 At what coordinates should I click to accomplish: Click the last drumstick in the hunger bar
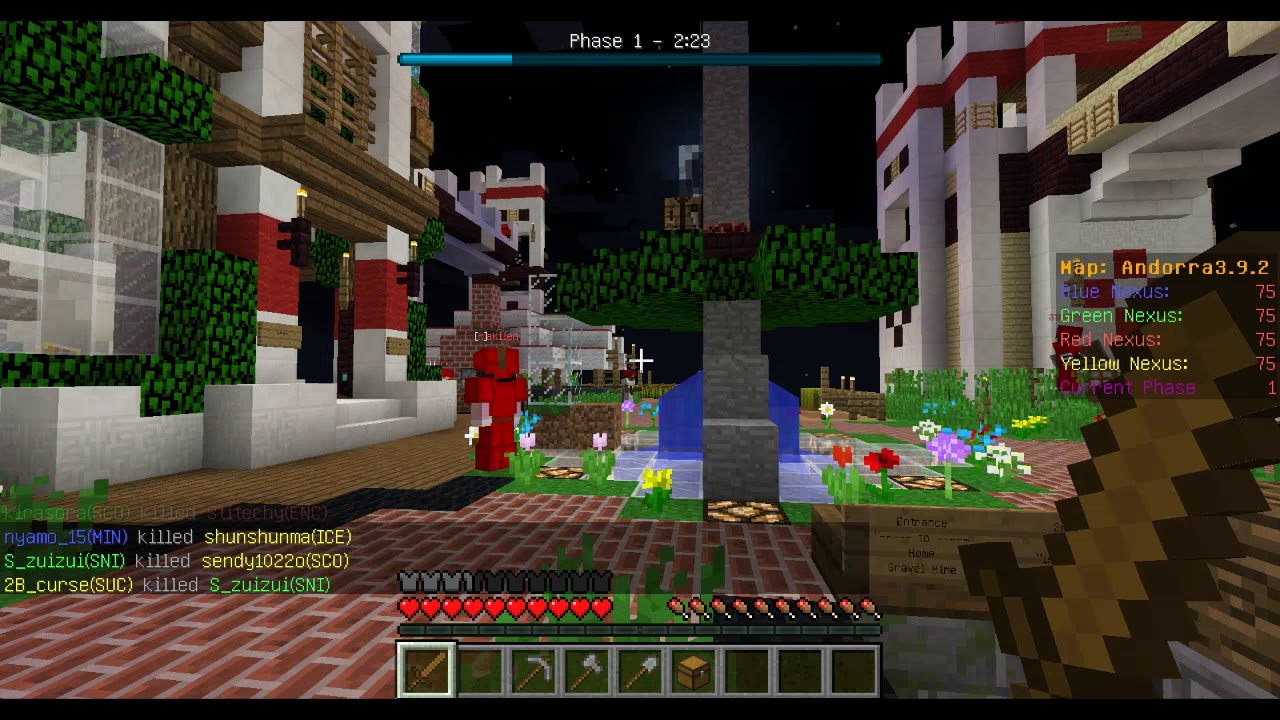click(869, 606)
